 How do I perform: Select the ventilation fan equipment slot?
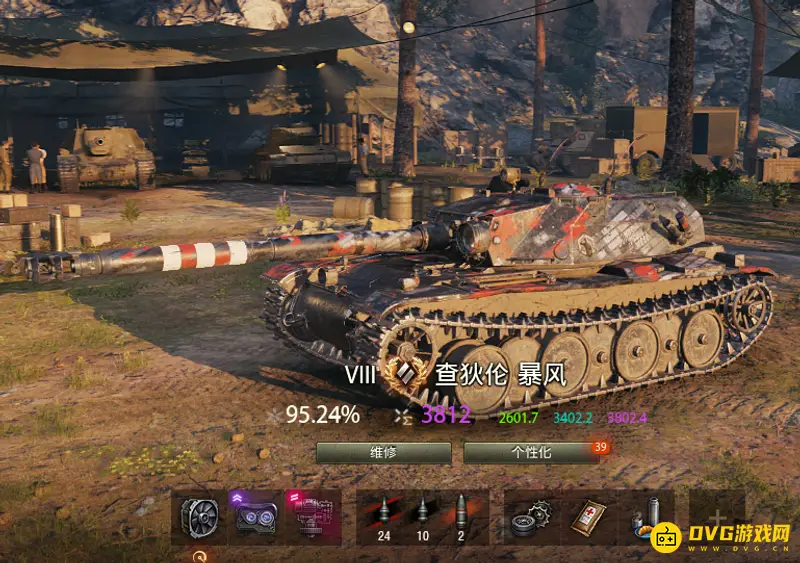click(x=199, y=517)
